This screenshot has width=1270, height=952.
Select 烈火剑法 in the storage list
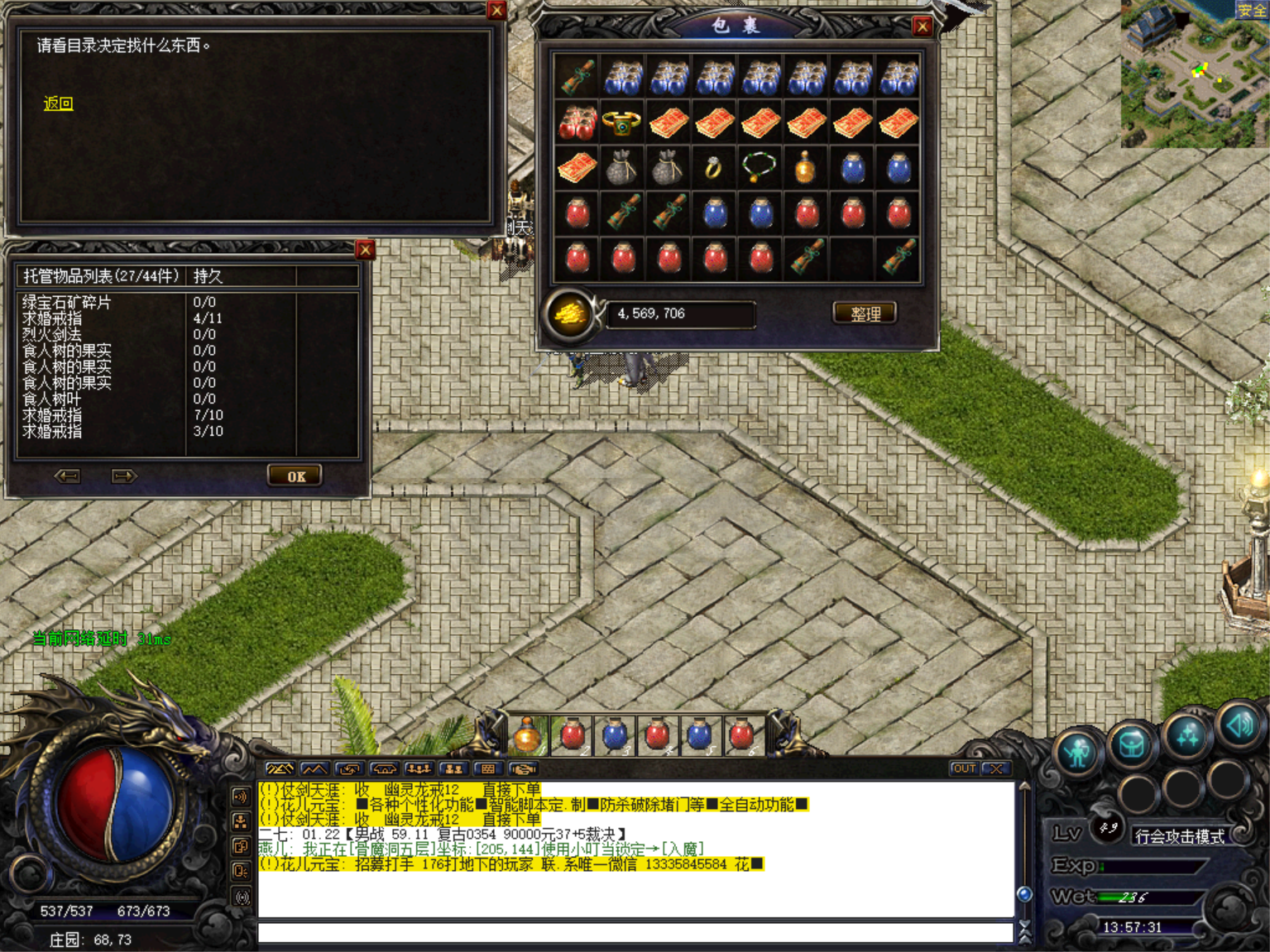(x=52, y=334)
